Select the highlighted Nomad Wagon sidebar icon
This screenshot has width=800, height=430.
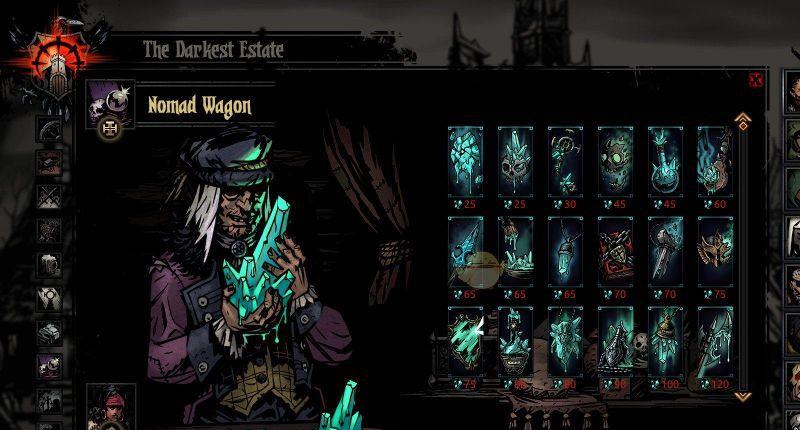[49, 366]
